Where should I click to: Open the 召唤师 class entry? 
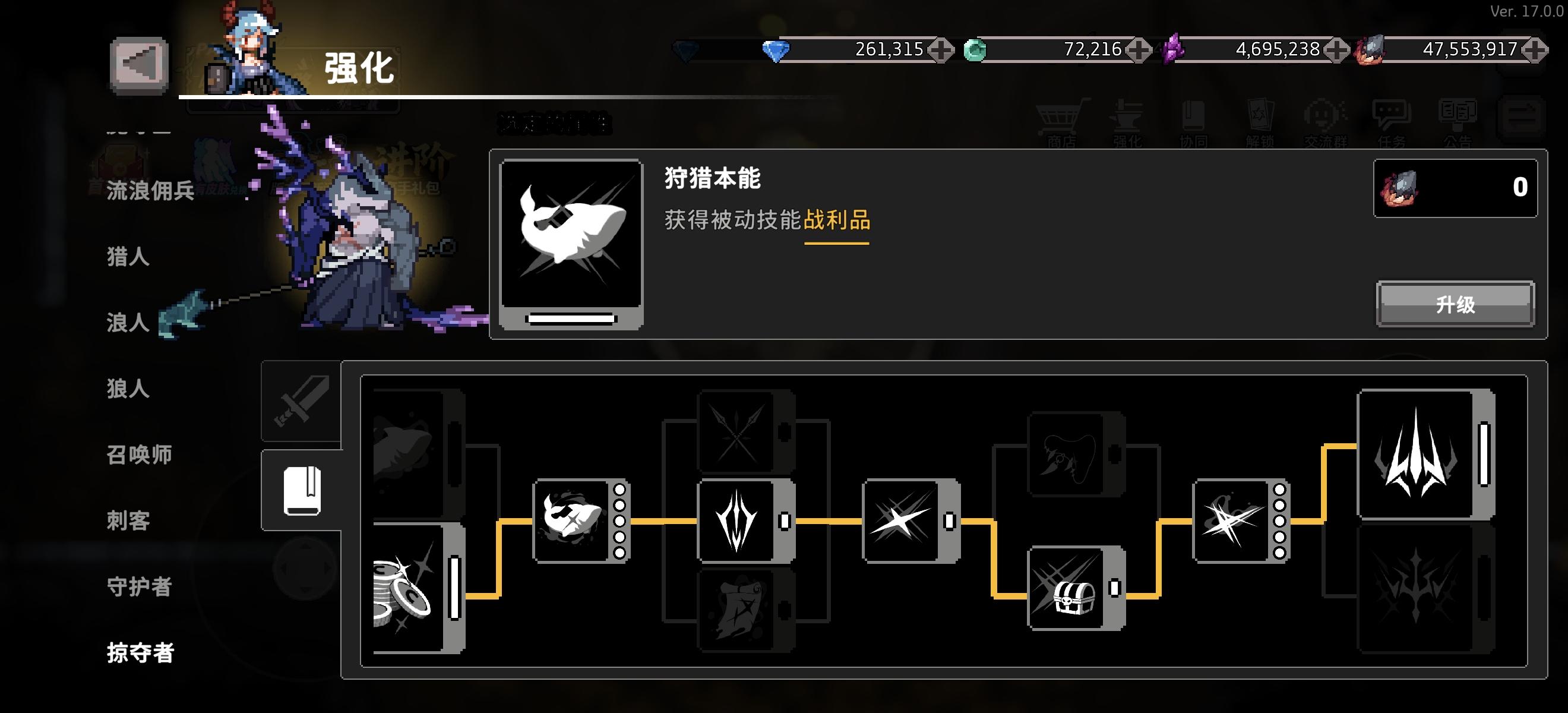point(139,453)
